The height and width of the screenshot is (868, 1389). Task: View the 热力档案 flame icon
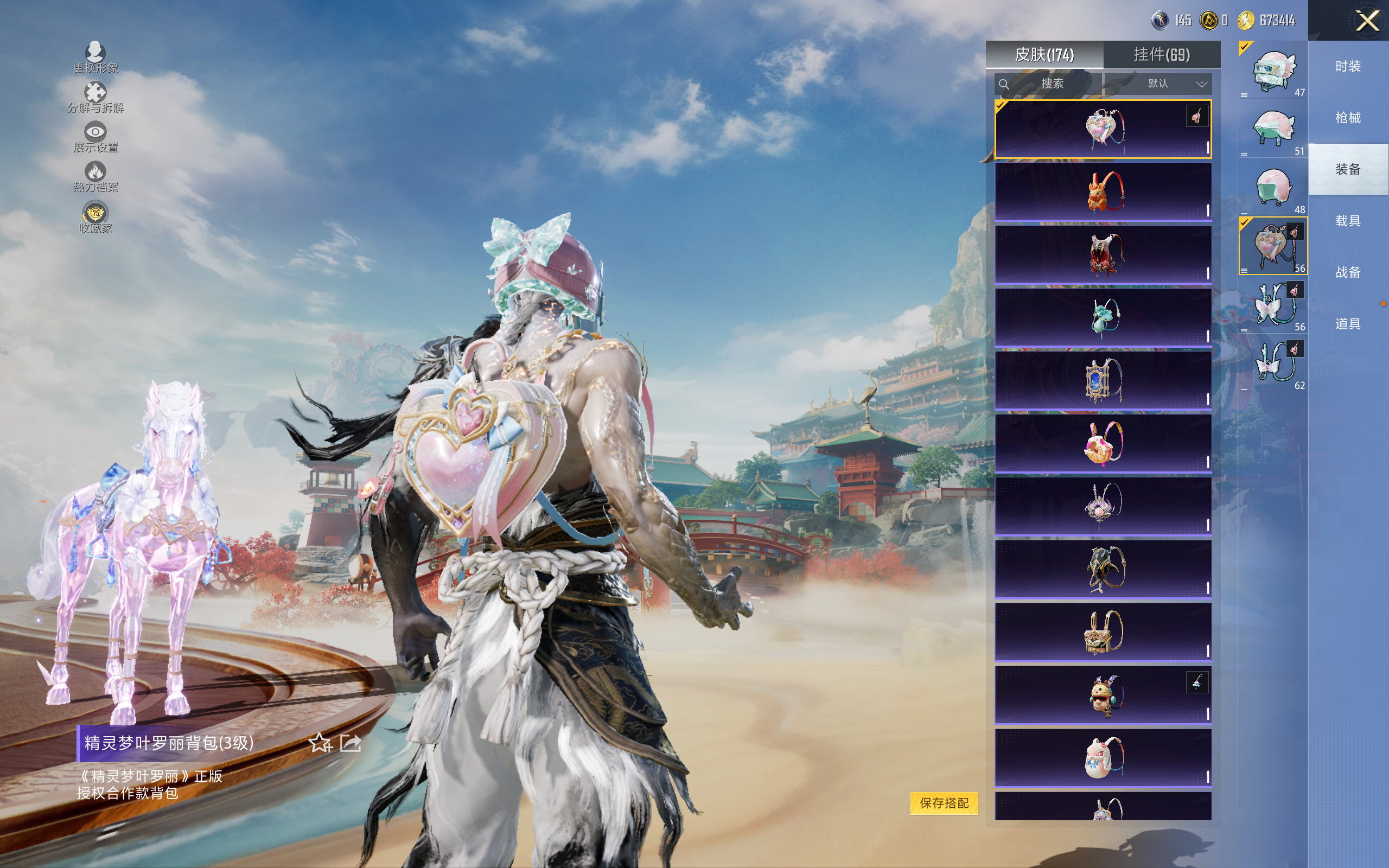95,176
